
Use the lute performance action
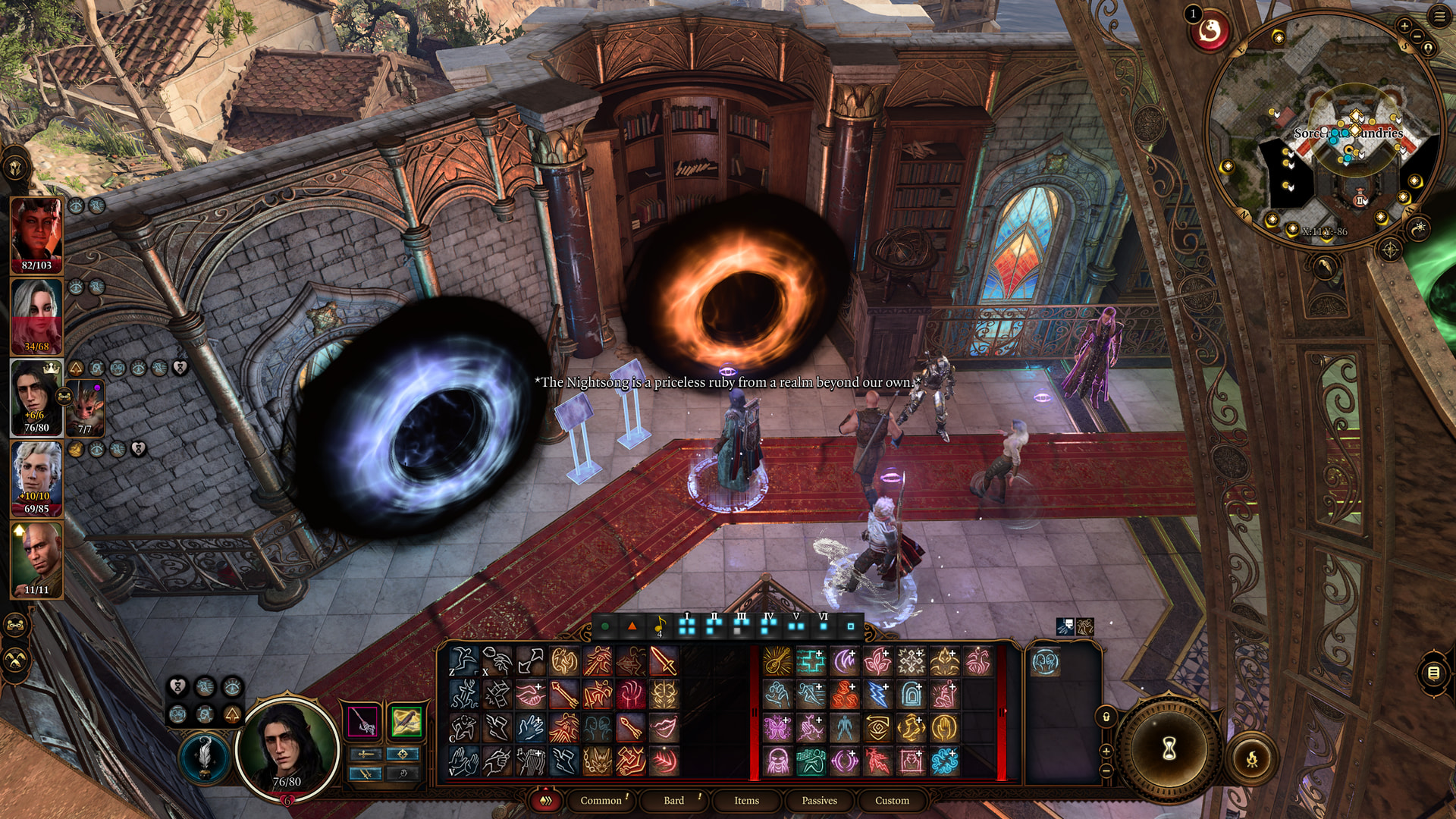(777, 661)
